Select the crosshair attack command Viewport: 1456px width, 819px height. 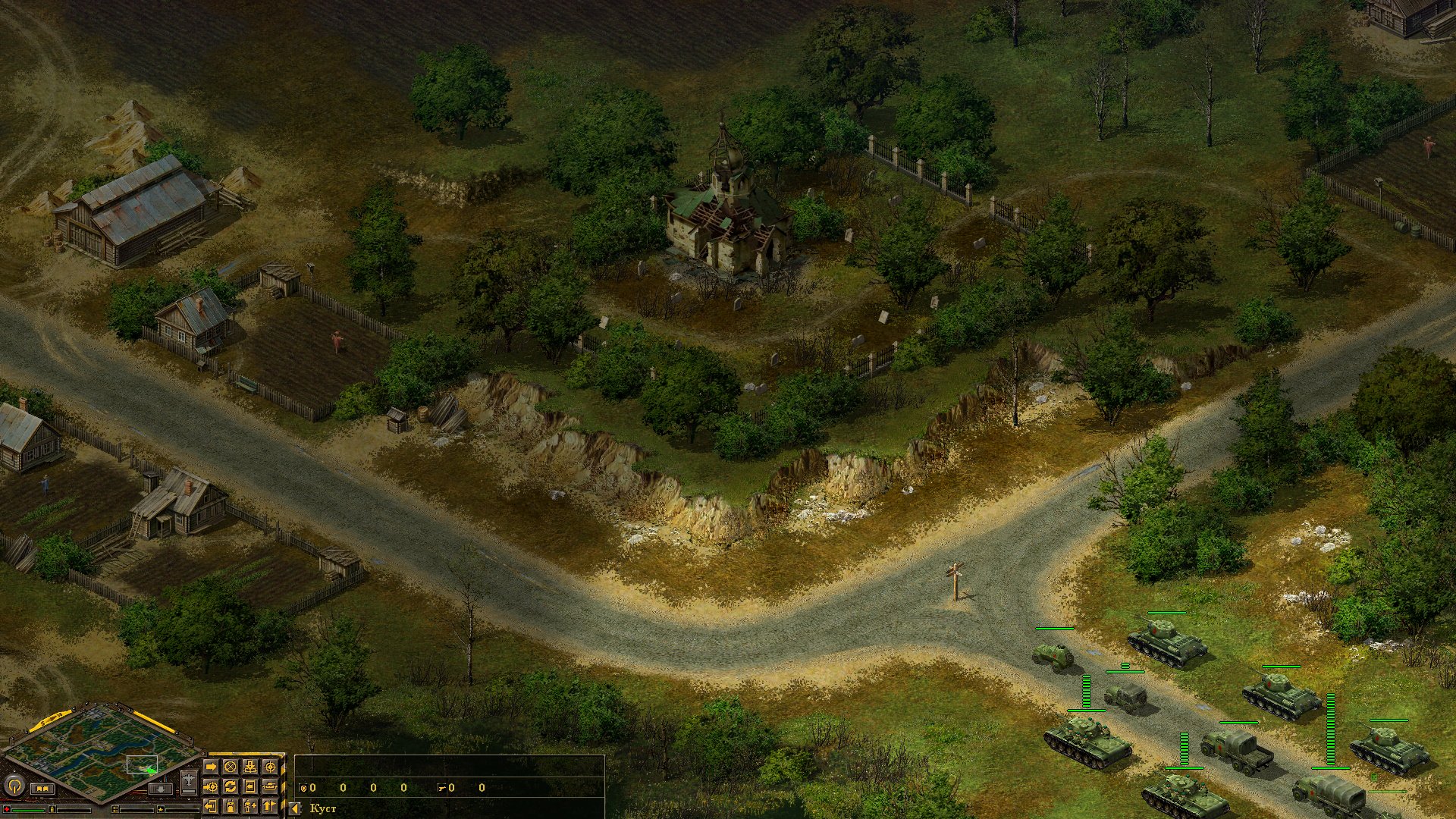tap(269, 767)
